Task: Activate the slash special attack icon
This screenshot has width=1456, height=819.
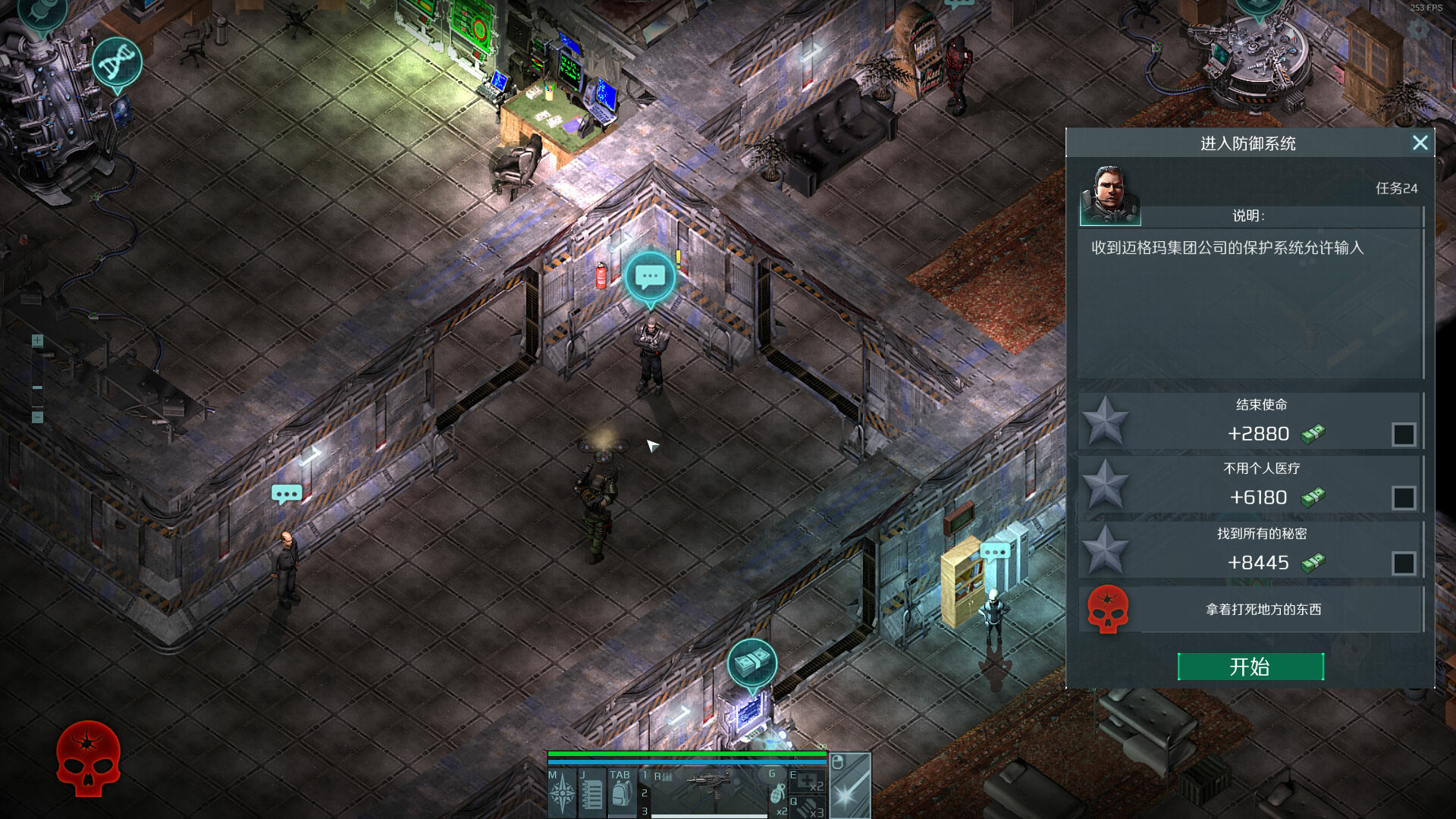Action: point(850,789)
